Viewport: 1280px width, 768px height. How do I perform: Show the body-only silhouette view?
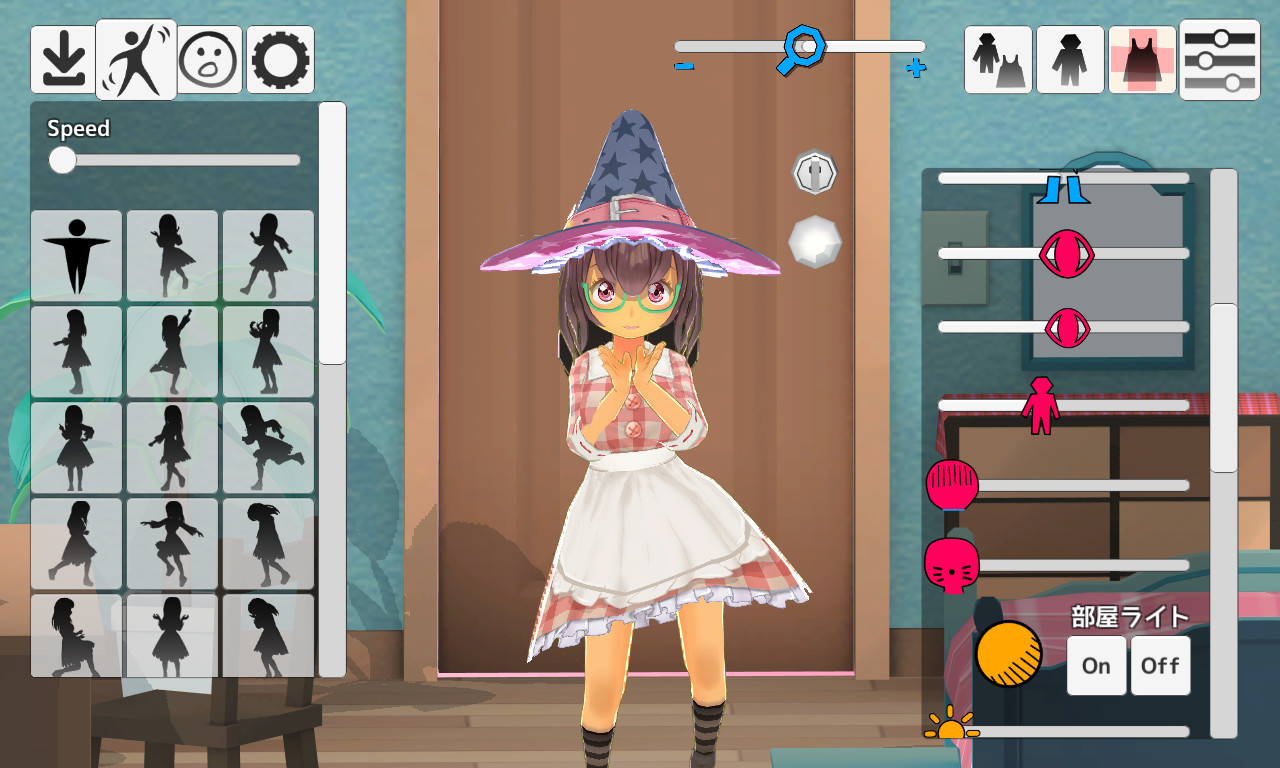[1070, 60]
